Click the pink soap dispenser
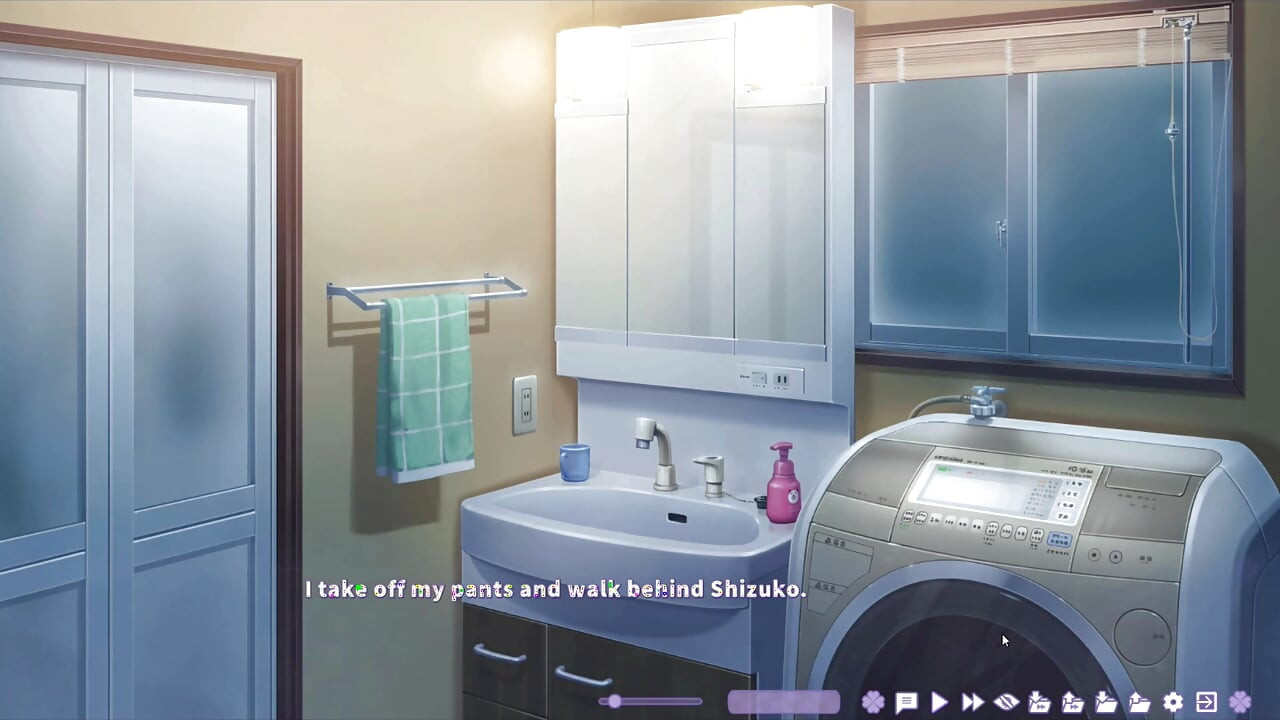Viewport: 1280px width, 720px height. pos(783,480)
